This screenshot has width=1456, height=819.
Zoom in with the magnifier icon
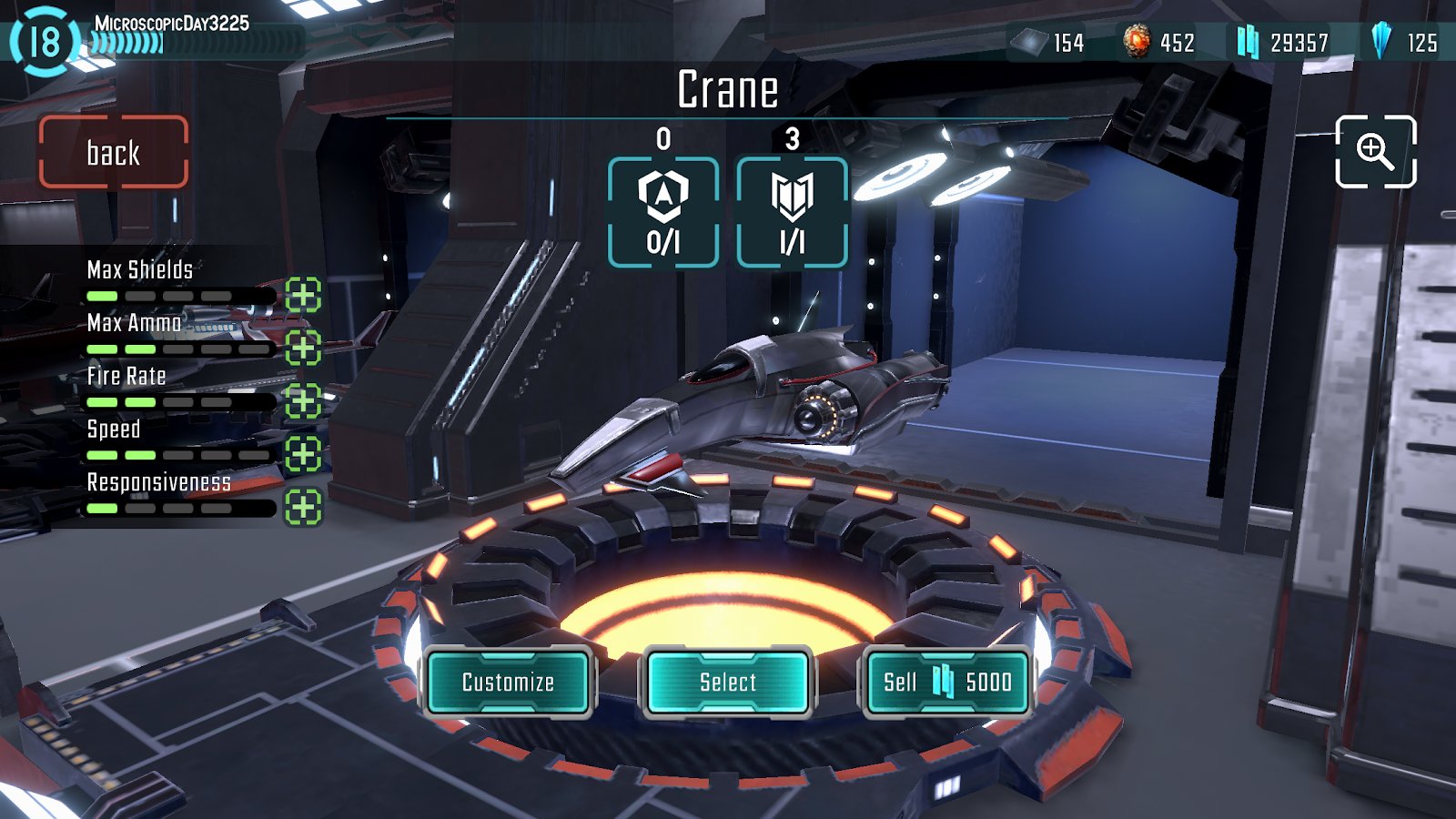point(1375,151)
